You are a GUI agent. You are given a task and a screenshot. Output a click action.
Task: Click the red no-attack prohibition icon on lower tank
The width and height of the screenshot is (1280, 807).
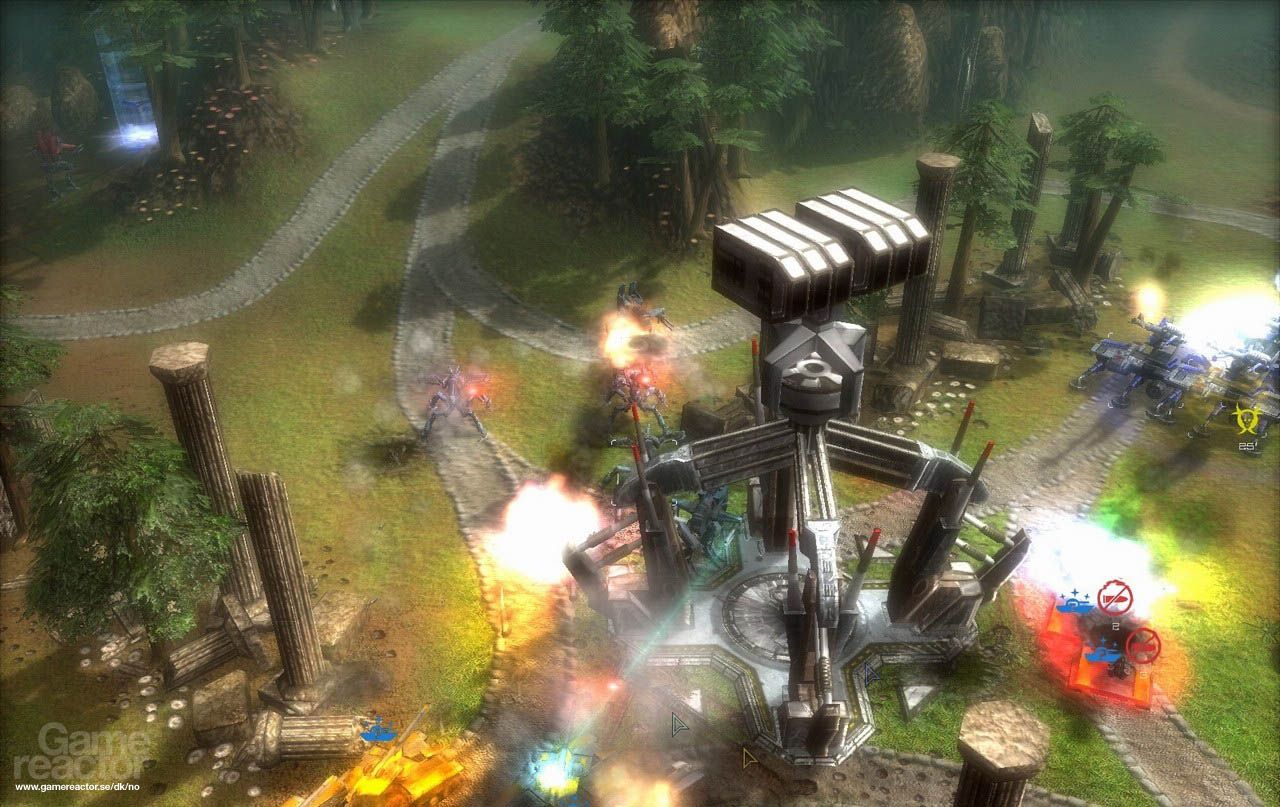[x=1144, y=645]
